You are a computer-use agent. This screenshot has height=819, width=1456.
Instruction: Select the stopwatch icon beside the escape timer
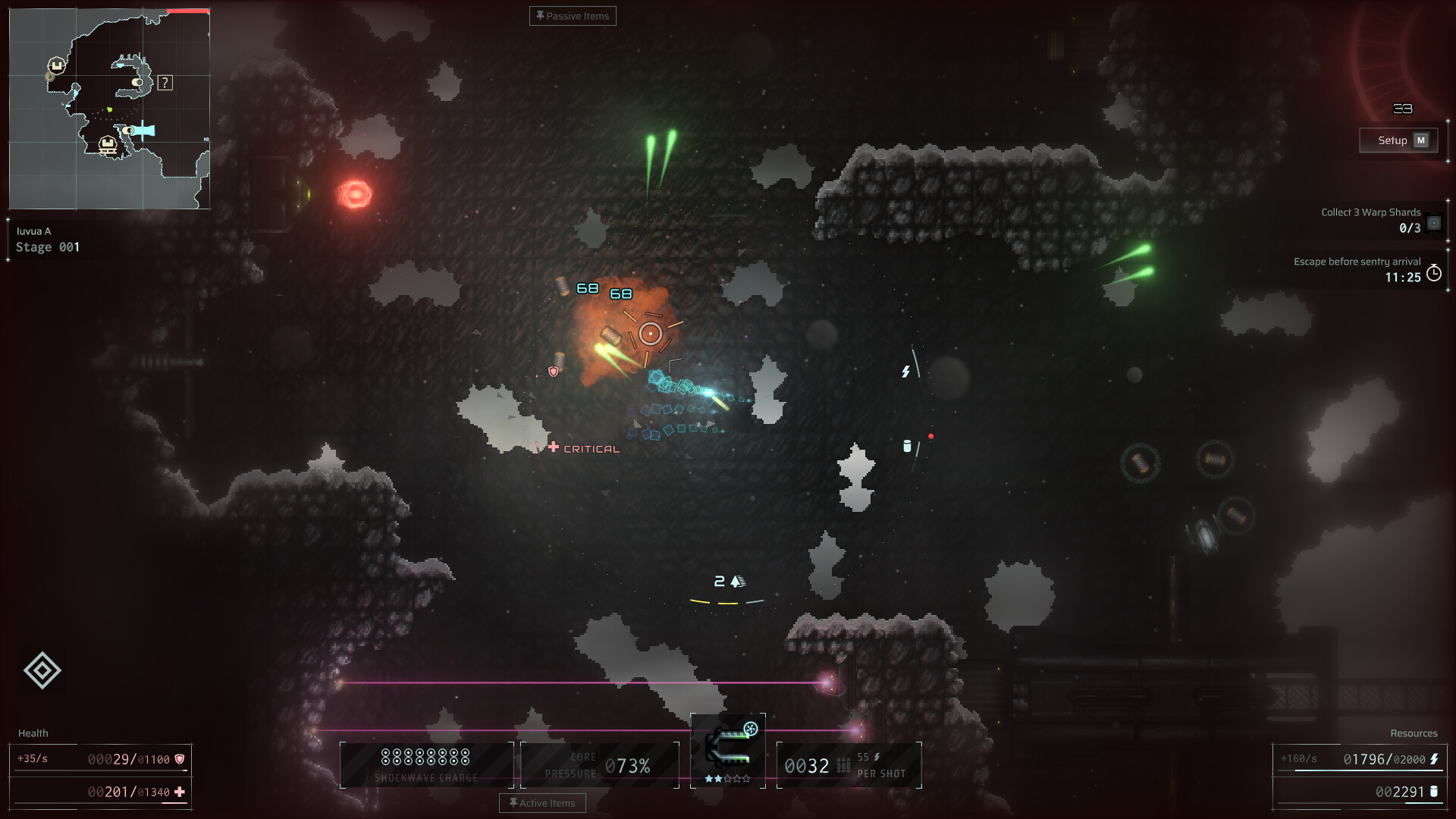coord(1434,275)
